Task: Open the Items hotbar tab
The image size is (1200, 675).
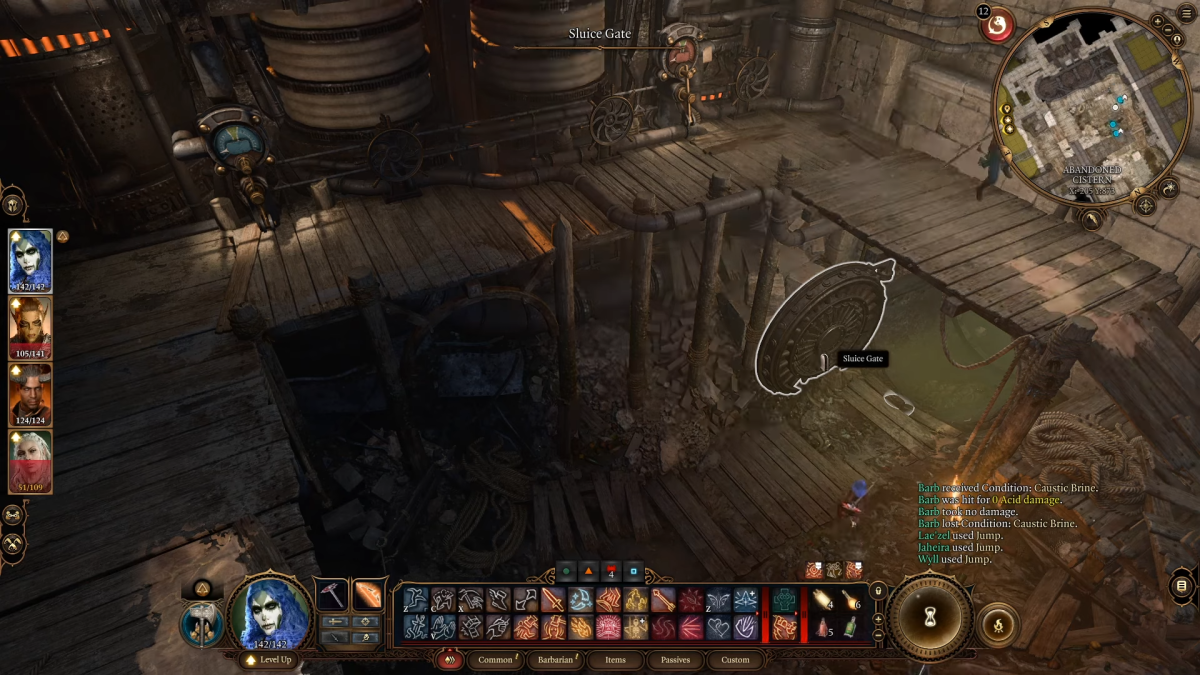Action: [x=616, y=660]
